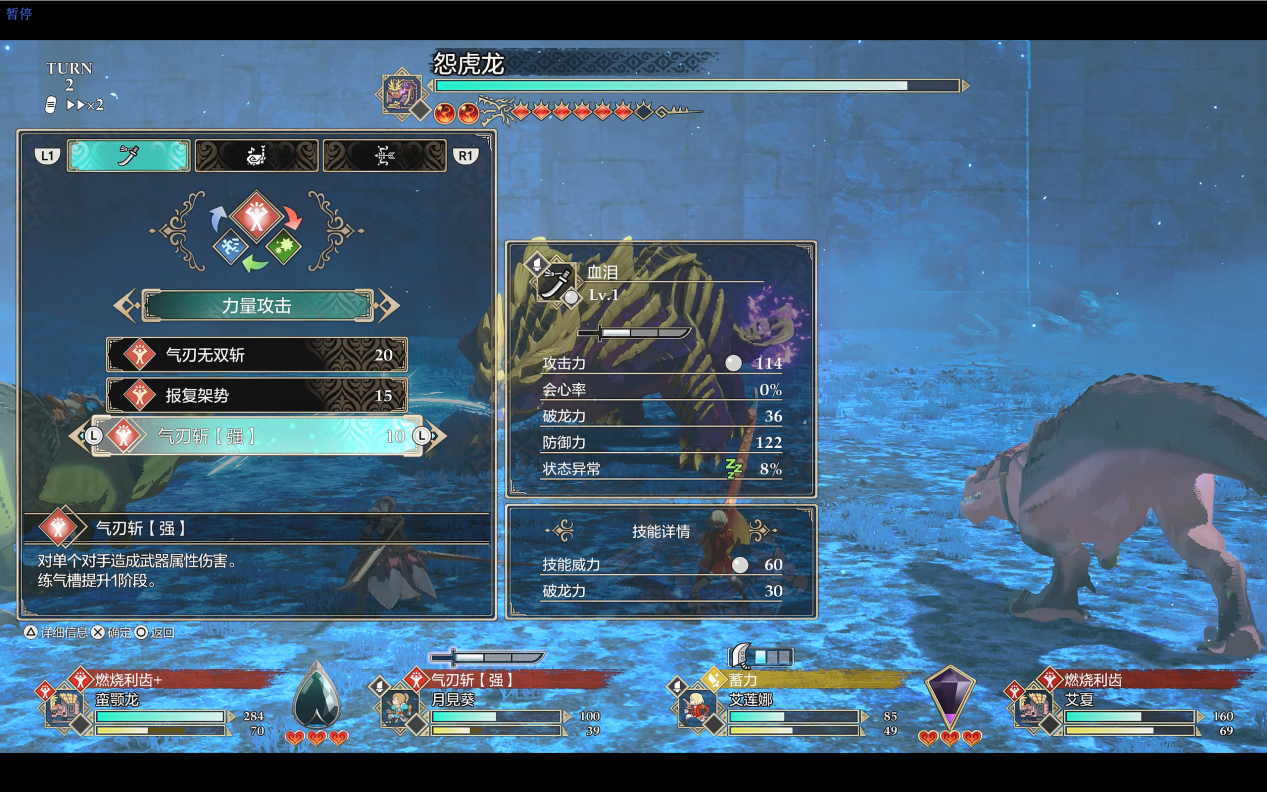Click the purple kinship crystal gauge
This screenshot has height=792, width=1267.
(x=949, y=696)
